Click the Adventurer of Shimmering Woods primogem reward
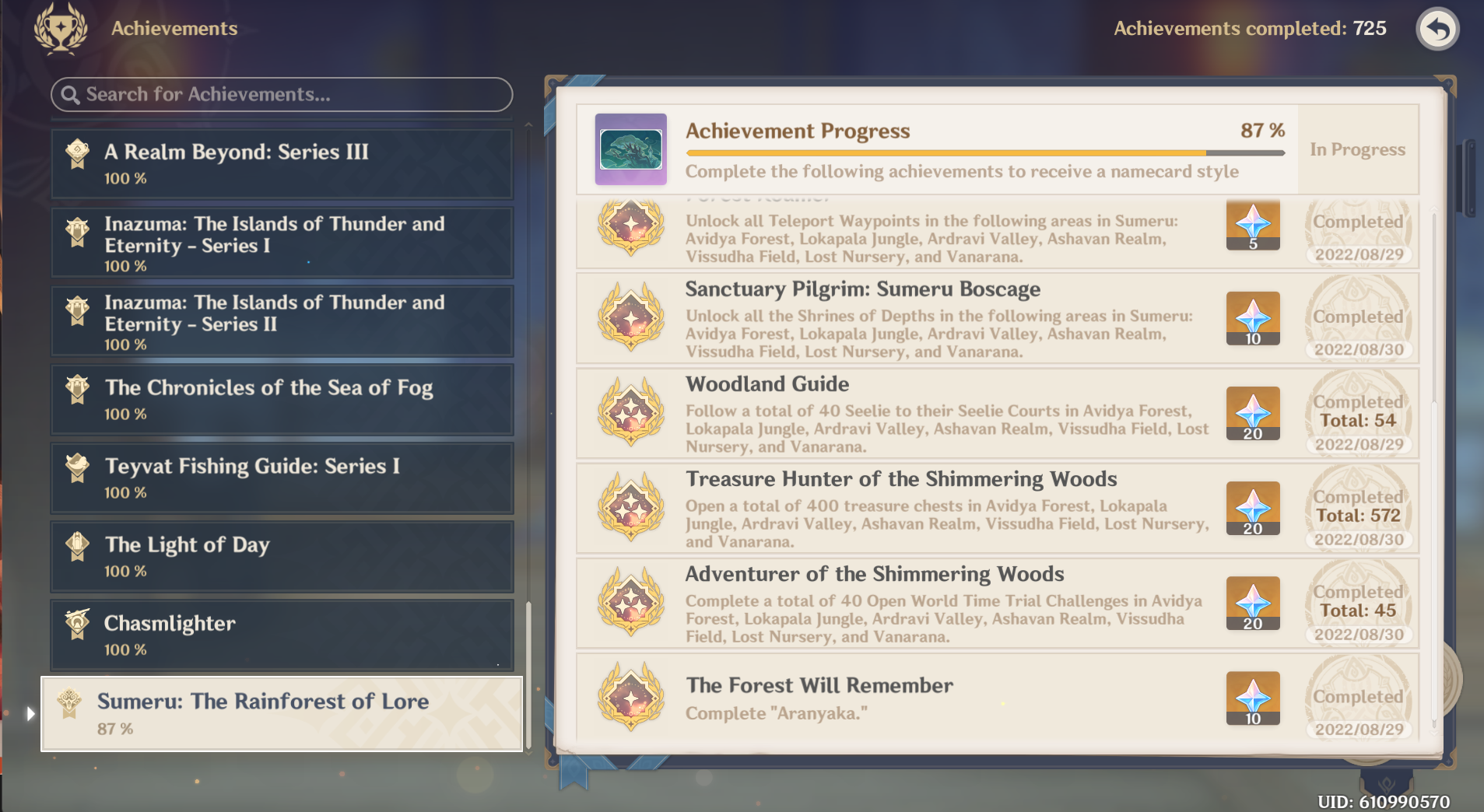Viewport: 1484px width, 812px height. click(x=1251, y=604)
